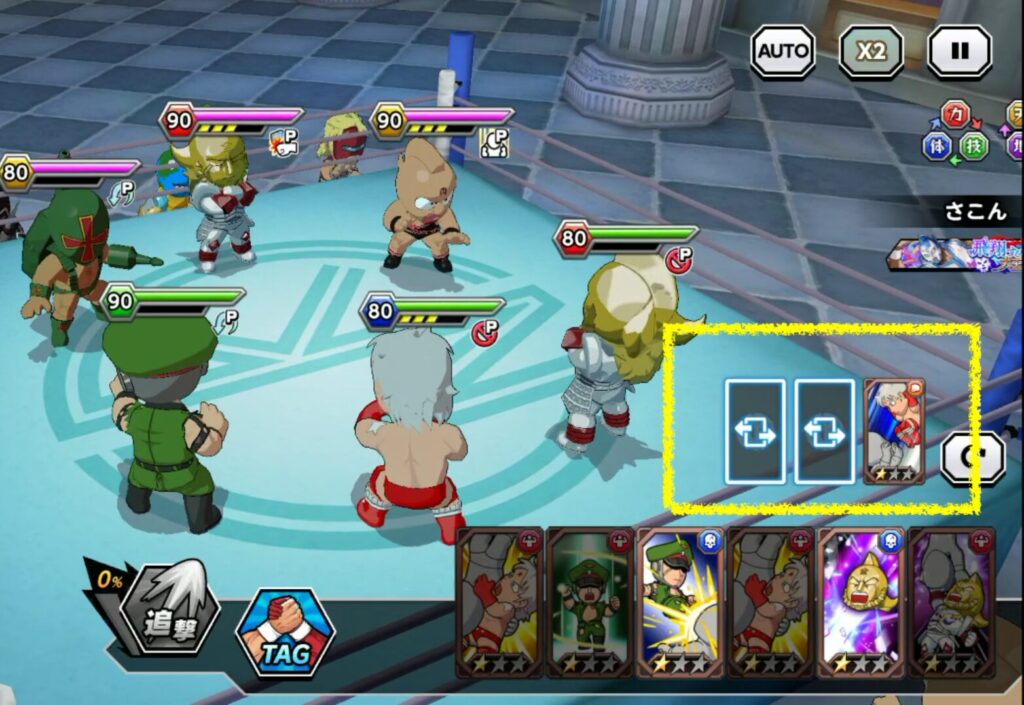Toggle the X2 battle speed
This screenshot has height=705, width=1024.
pyautogui.click(x=870, y=51)
